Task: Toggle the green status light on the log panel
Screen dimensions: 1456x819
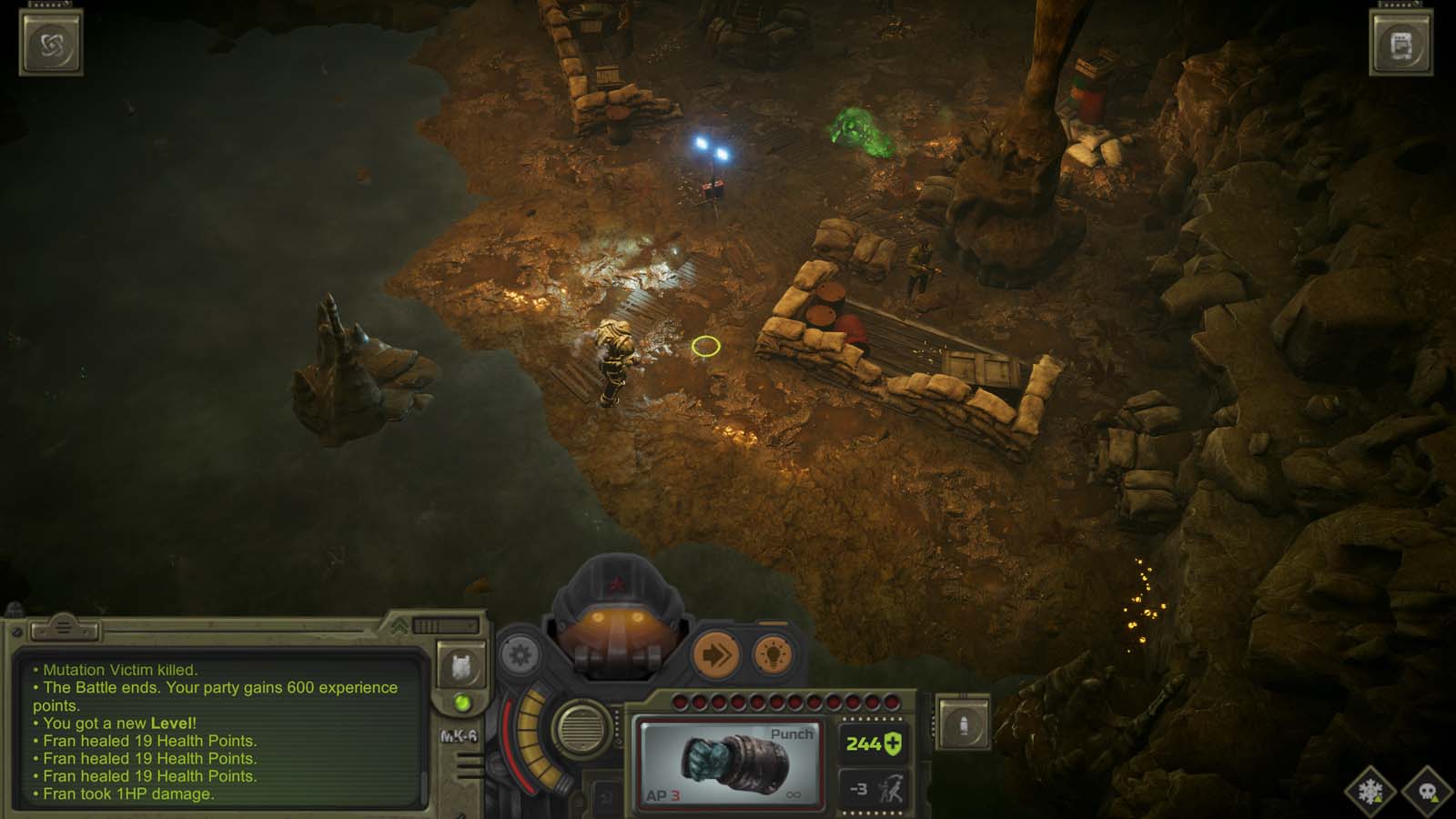Action: coord(464,702)
